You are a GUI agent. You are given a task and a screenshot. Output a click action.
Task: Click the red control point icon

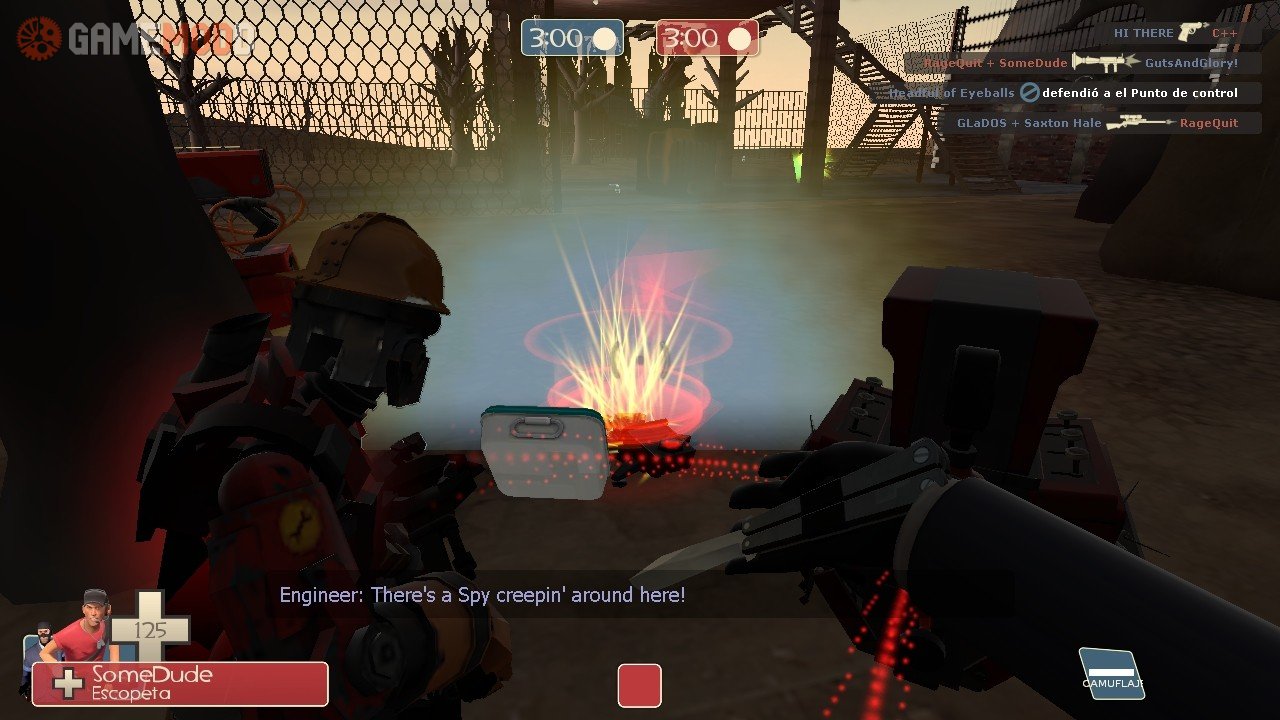[x=639, y=686]
